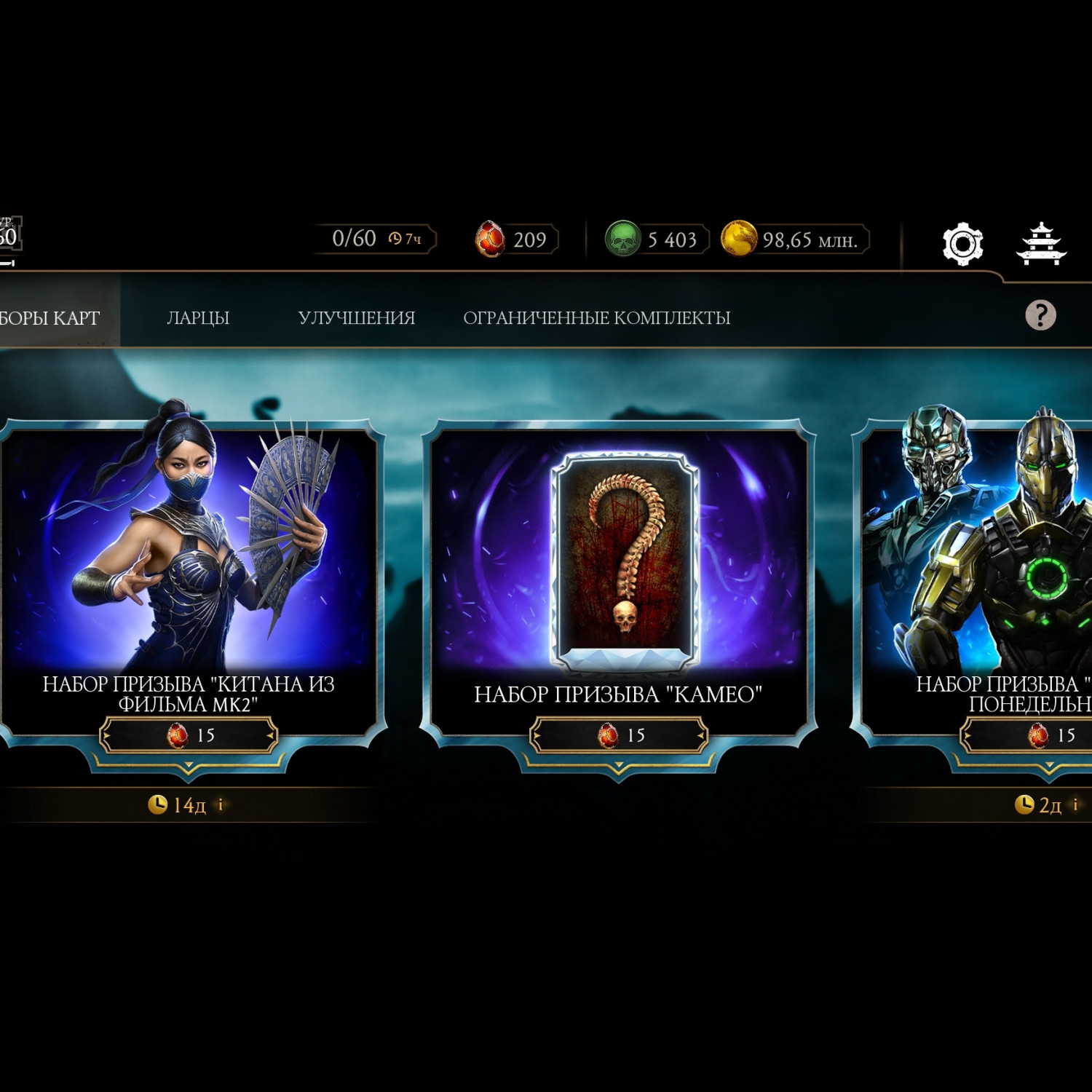
Task: Select the Ограниченные комплекты tab
Action: [596, 318]
